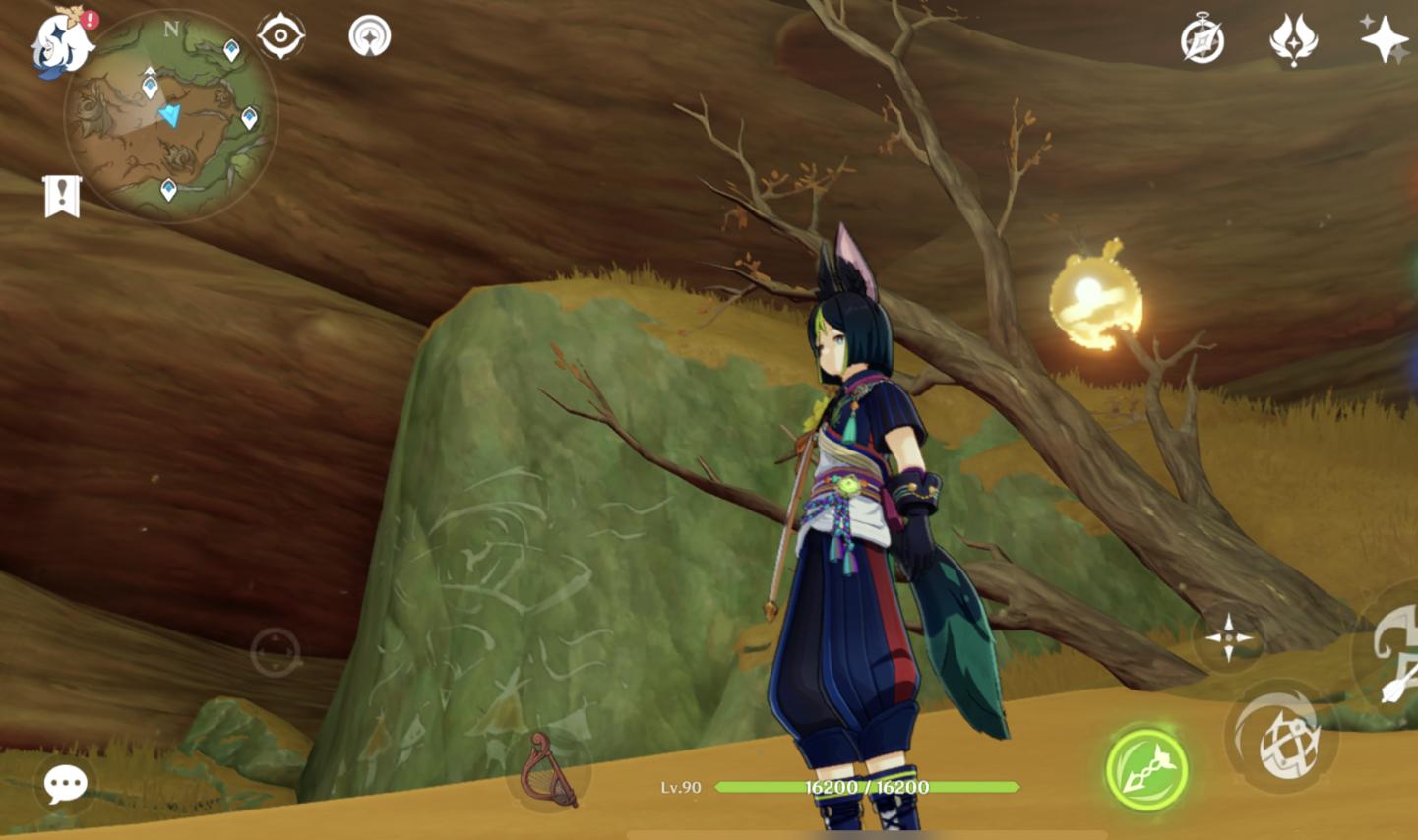This screenshot has width=1418, height=840.
Task: Open the quest bookmark banner
Action: (x=61, y=196)
